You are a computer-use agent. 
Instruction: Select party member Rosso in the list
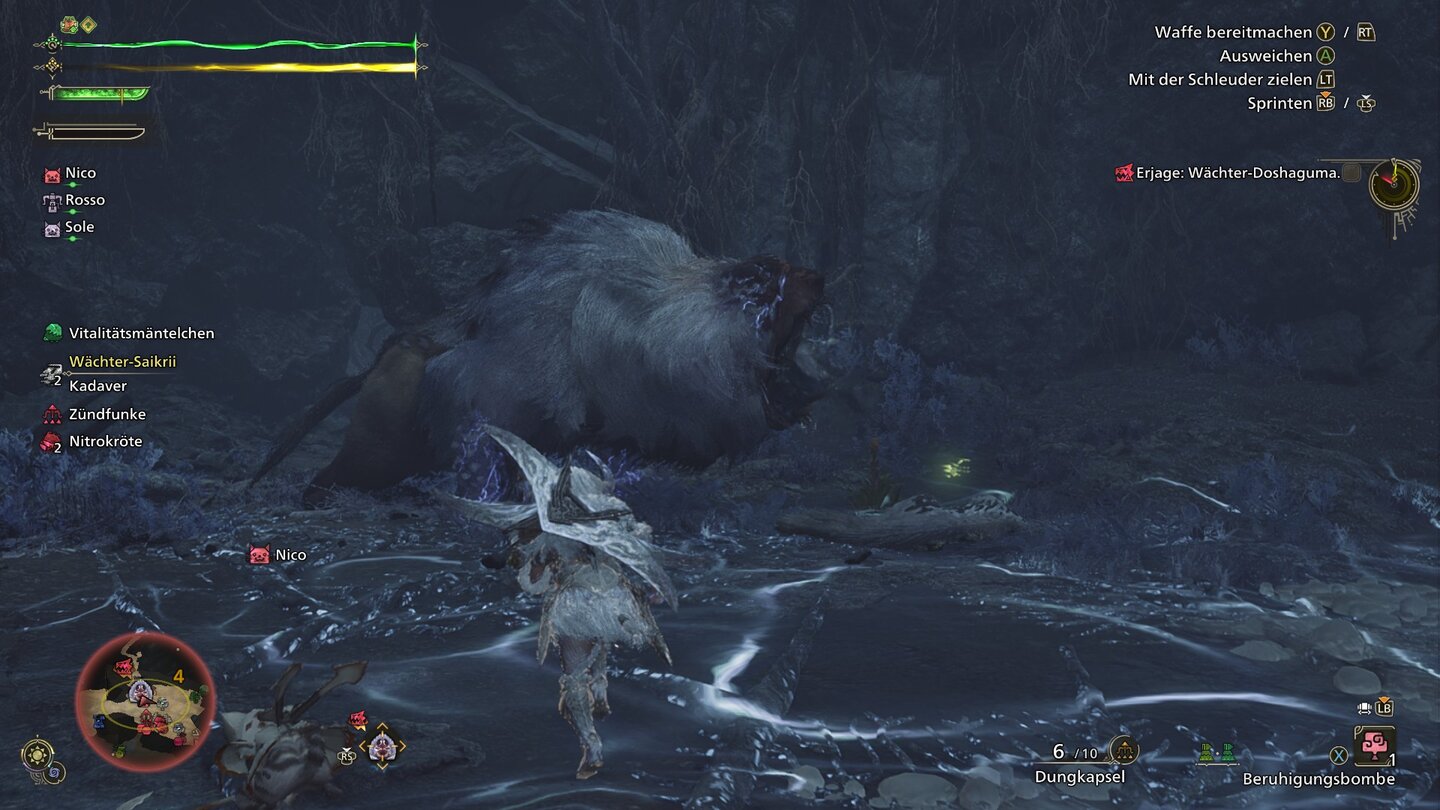(84, 200)
